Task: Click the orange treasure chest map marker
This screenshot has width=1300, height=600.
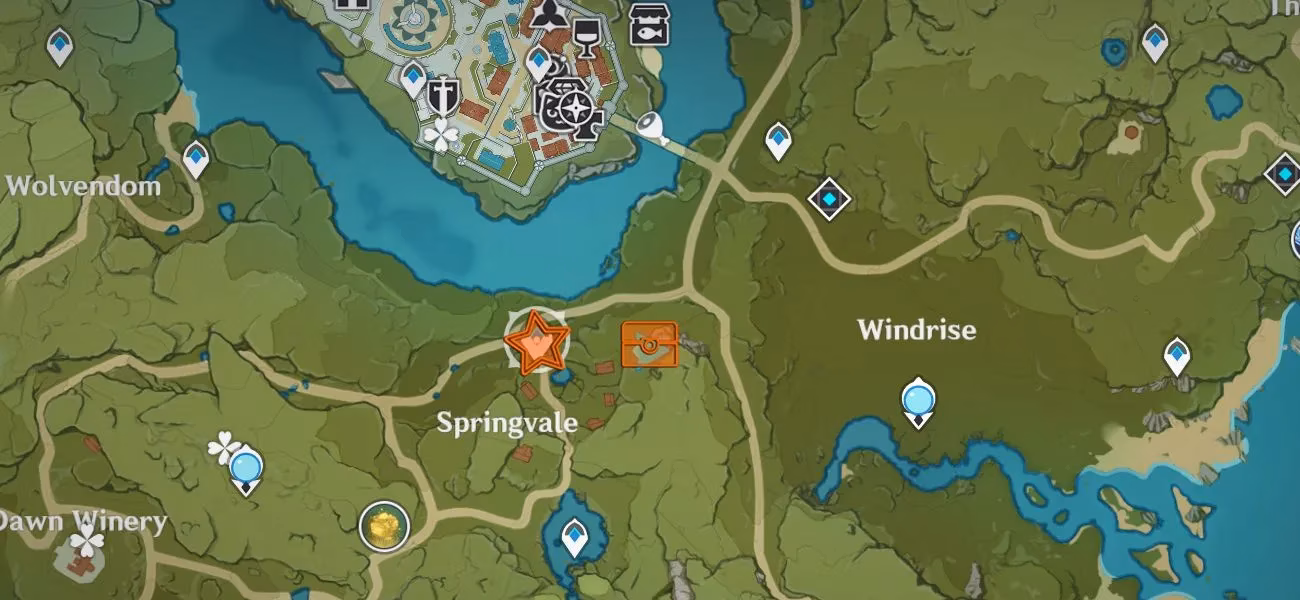Action: (x=649, y=344)
